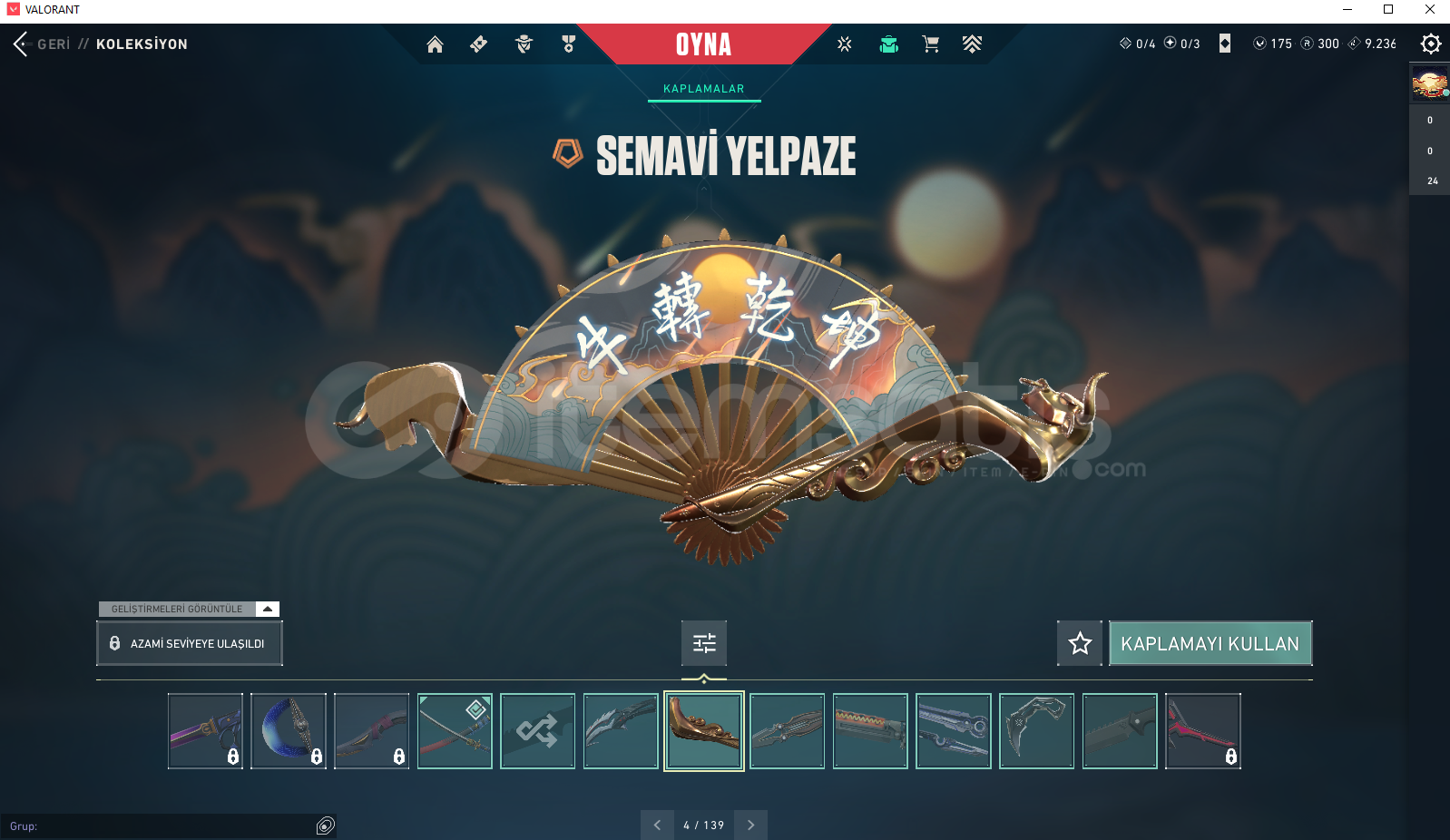The height and width of the screenshot is (840, 1450).
Task: Open the store shopping cart icon
Action: pyautogui.click(x=930, y=44)
